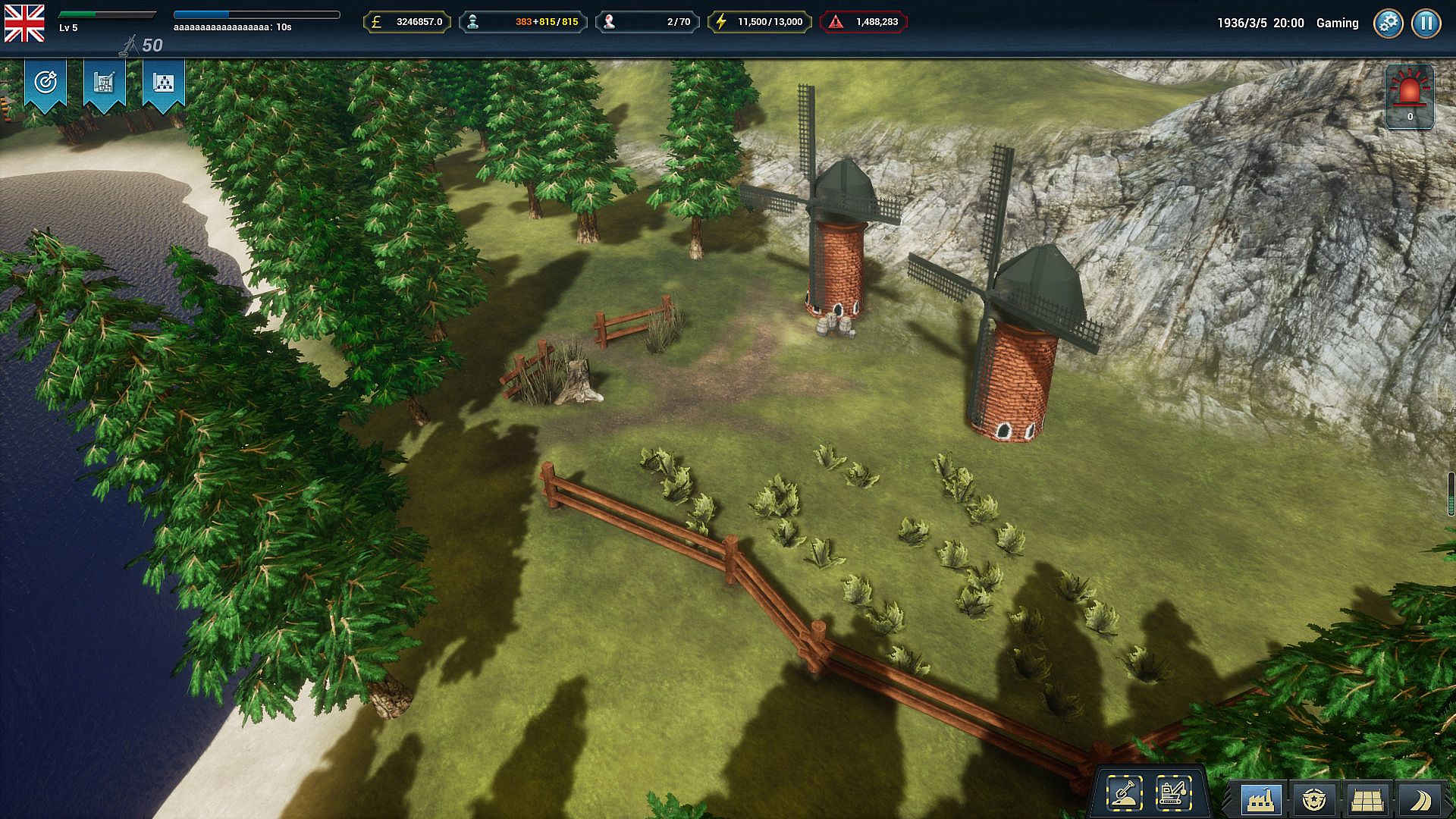Open the blueprint planning banner
Screen dimensions: 1456x819
click(105, 83)
